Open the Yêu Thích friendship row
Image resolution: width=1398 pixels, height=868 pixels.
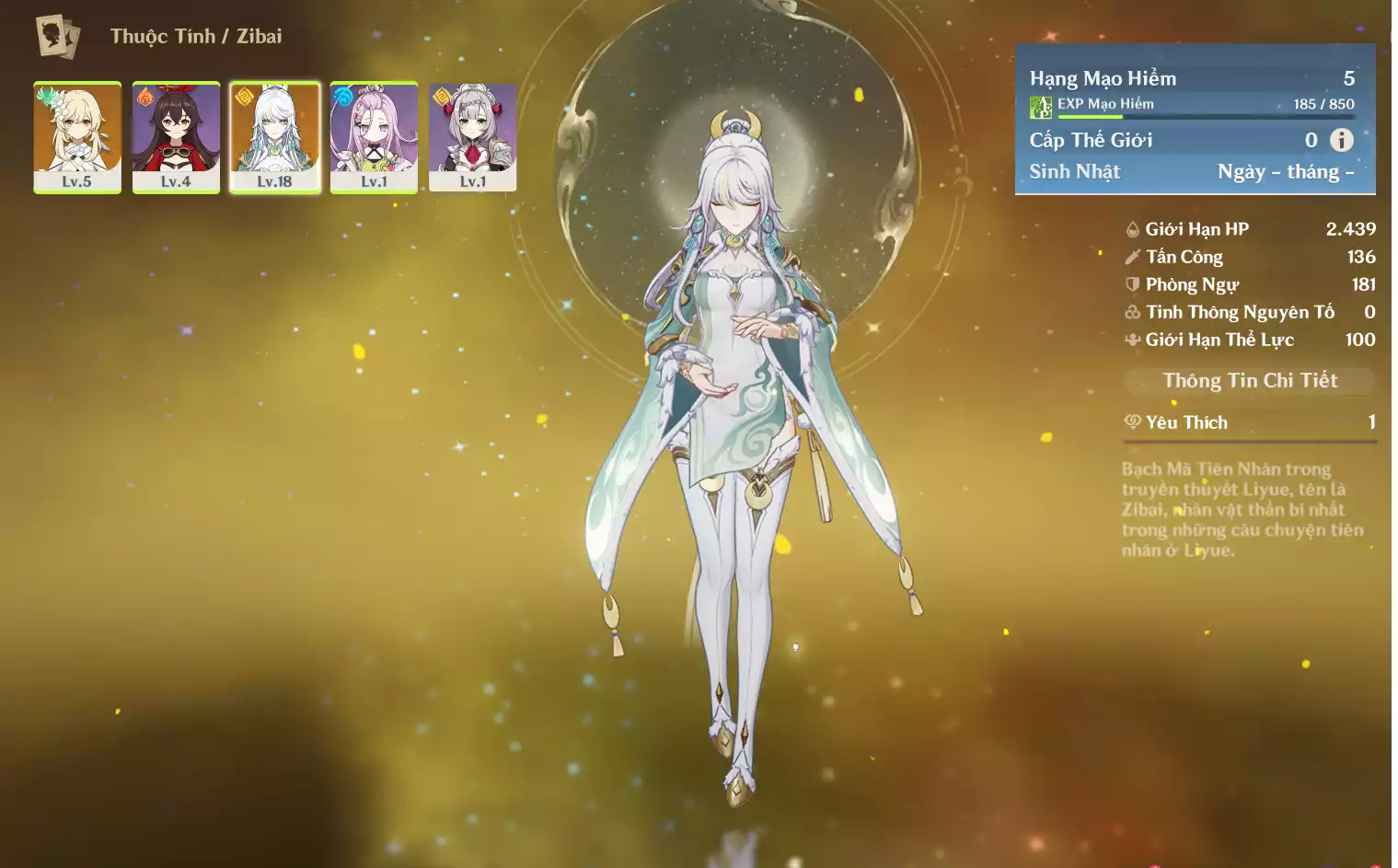1249,422
